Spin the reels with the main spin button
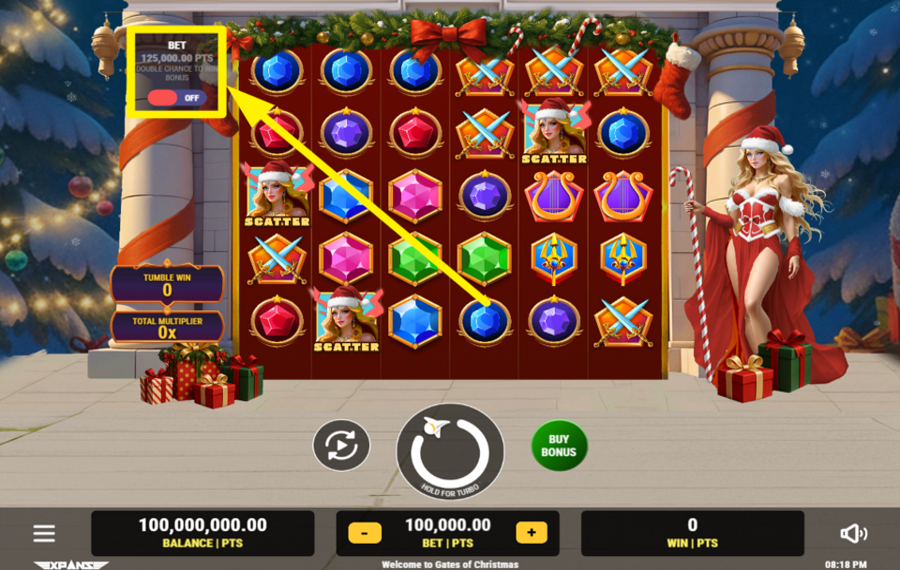 tap(449, 451)
